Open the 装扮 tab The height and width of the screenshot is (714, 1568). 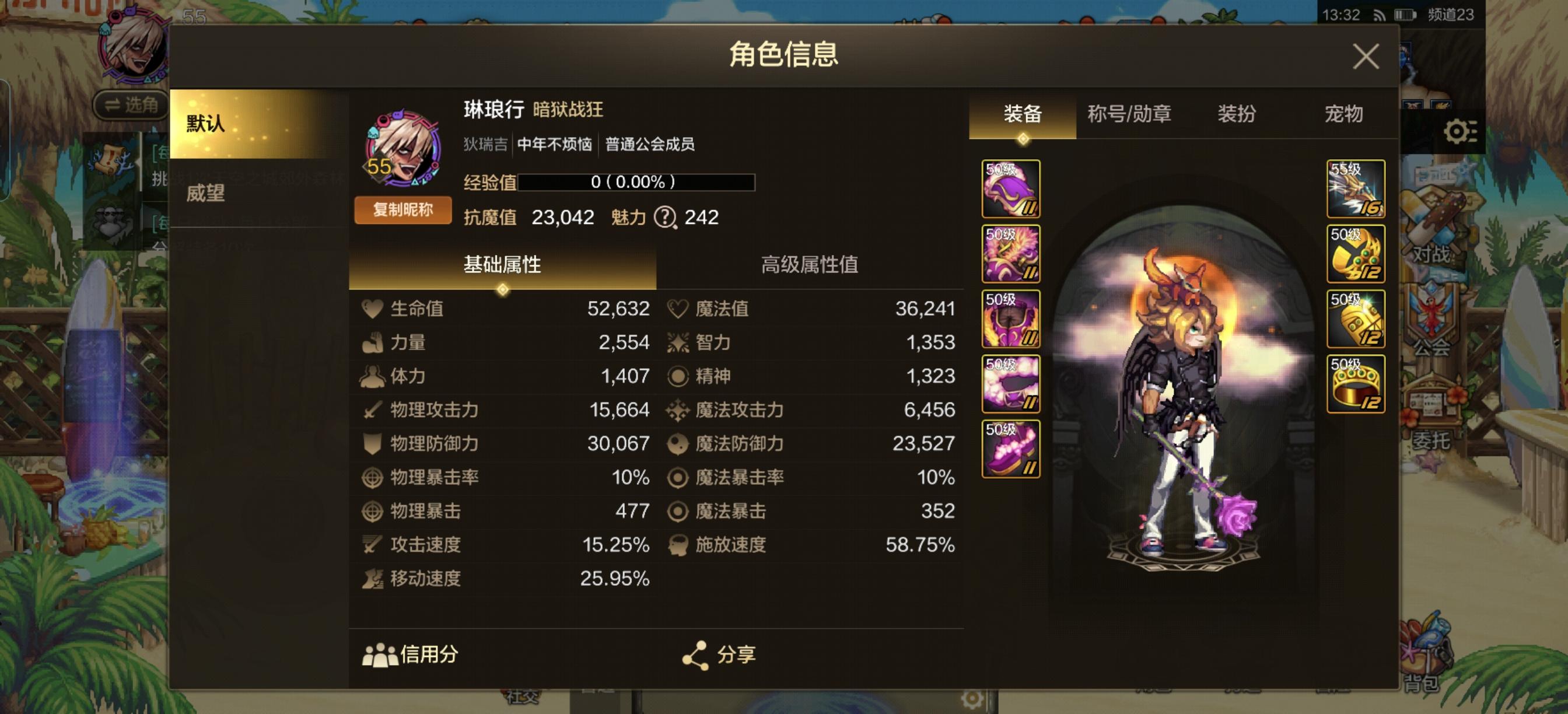coord(1235,114)
